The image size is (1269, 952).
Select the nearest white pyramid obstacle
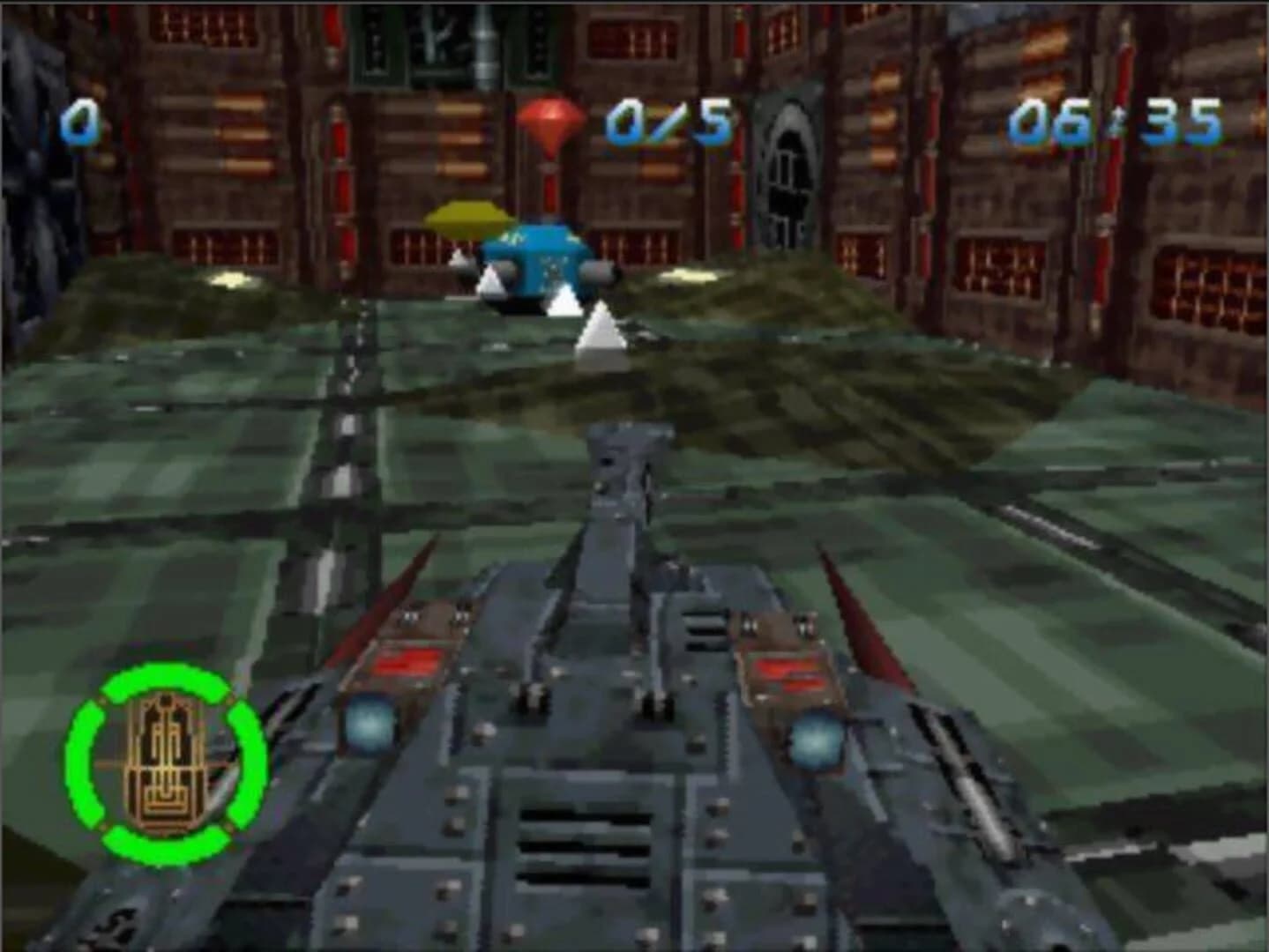601,331
